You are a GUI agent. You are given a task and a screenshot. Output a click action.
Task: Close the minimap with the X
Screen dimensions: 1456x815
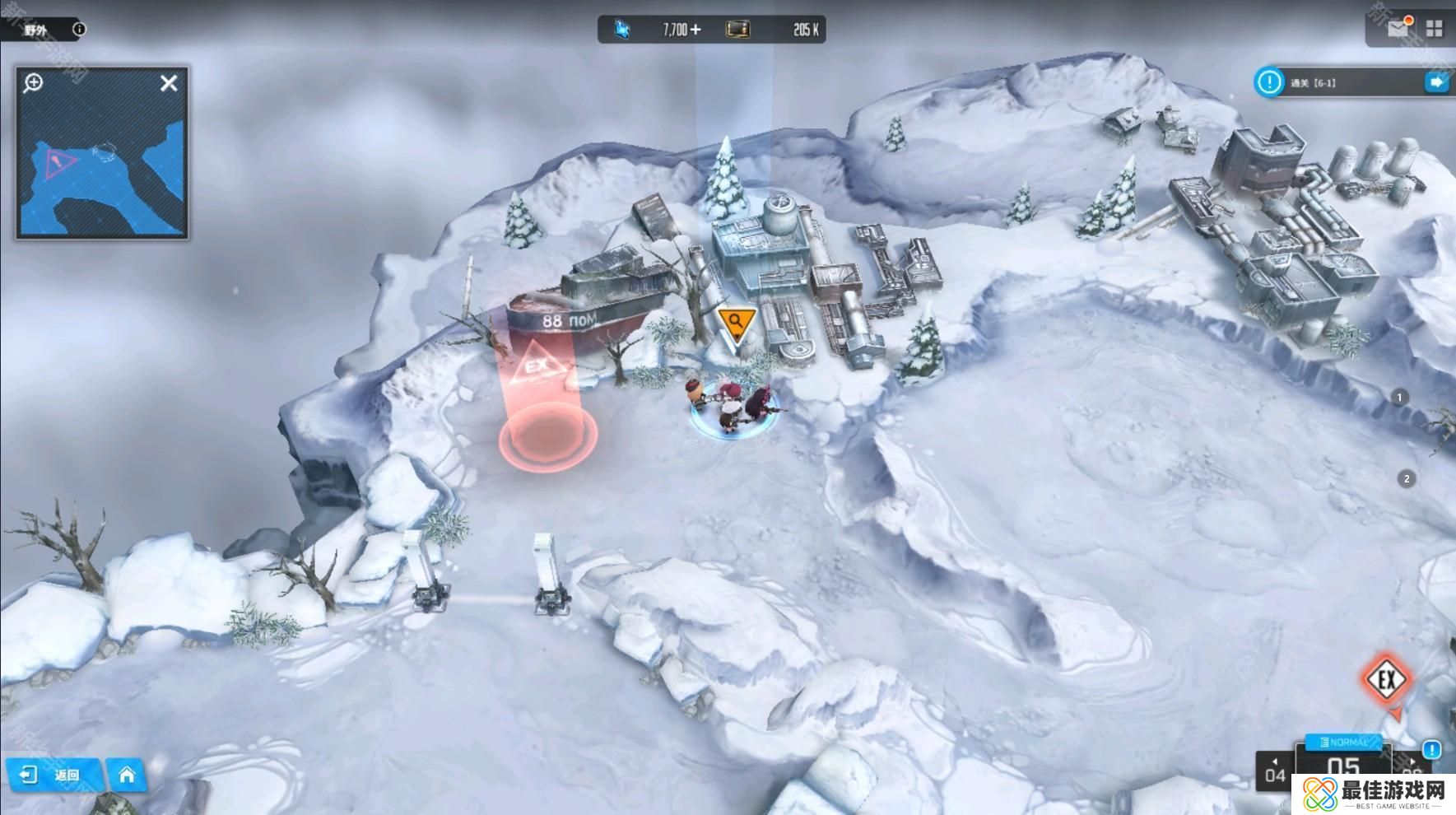169,83
